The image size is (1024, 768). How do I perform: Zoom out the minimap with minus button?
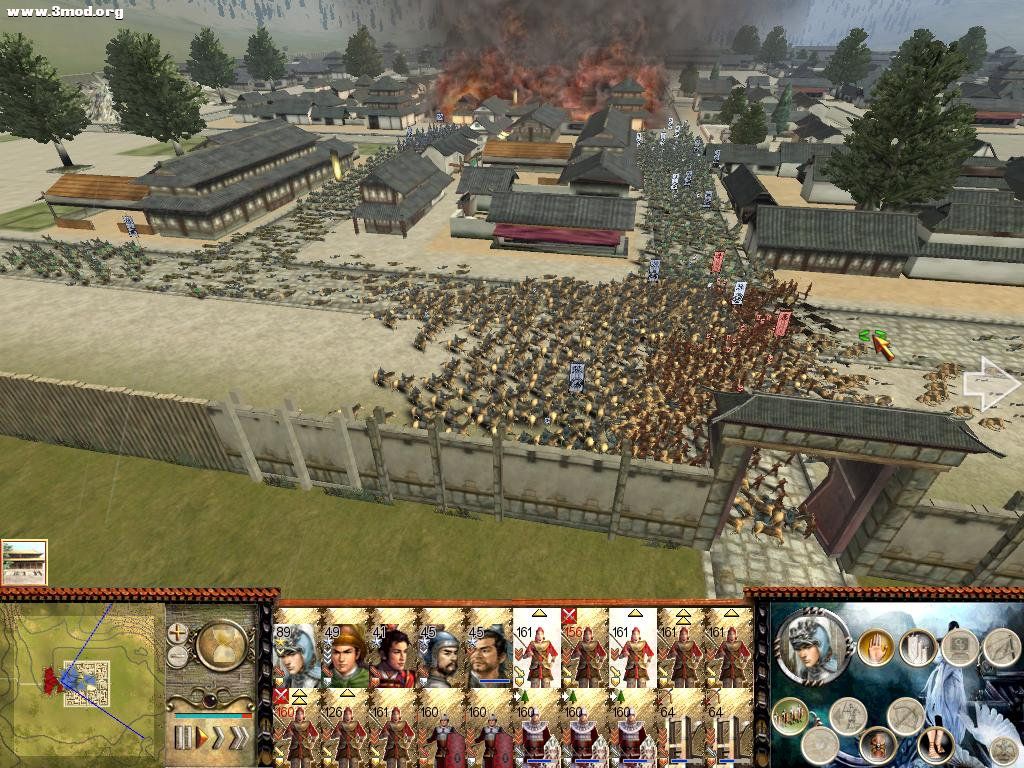coord(178,655)
